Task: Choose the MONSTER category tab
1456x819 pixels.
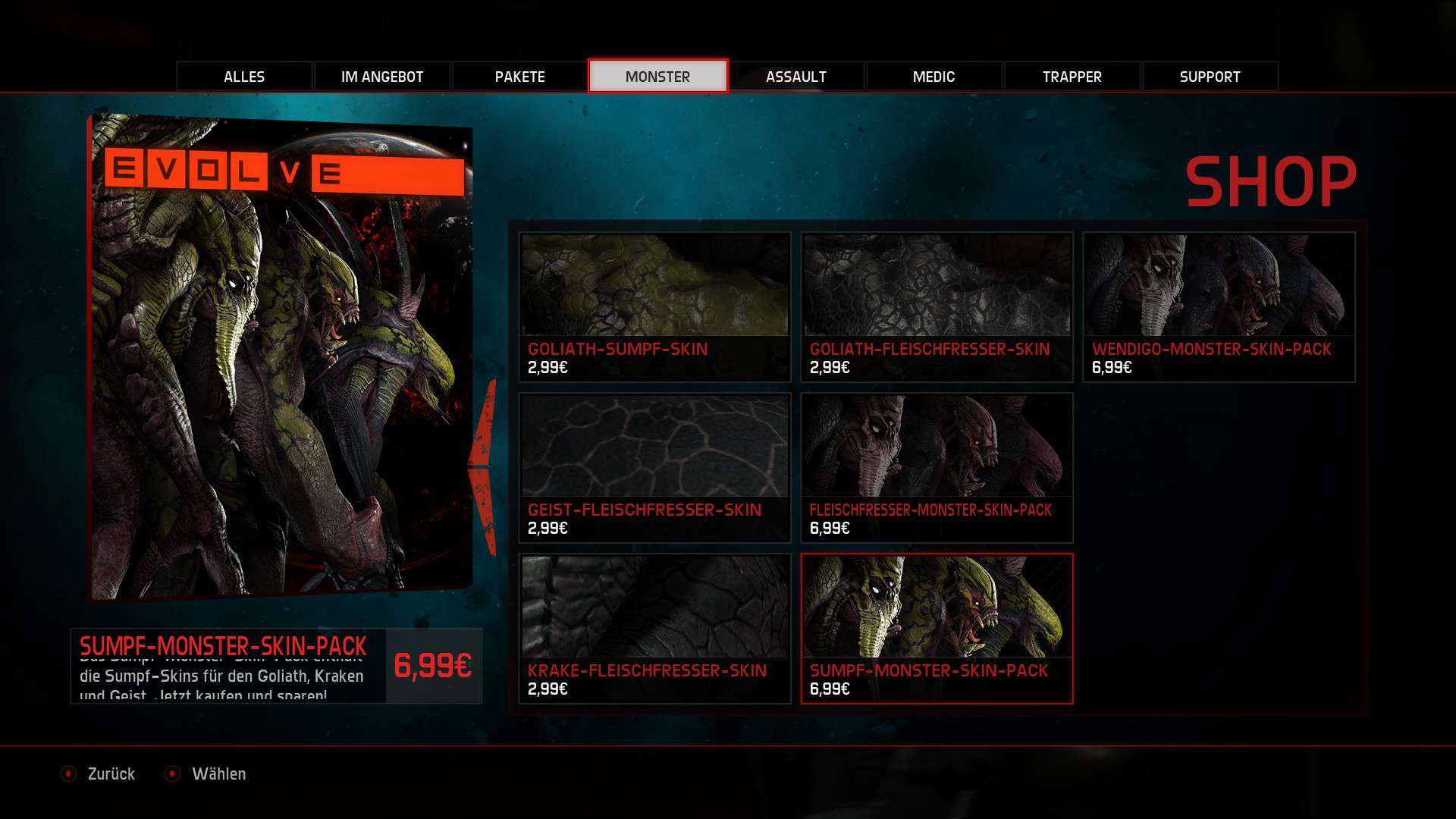Action: point(657,77)
